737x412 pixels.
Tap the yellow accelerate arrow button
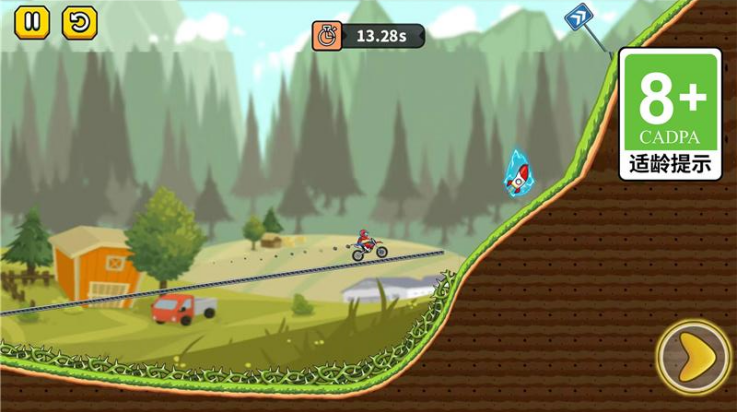tap(694, 357)
